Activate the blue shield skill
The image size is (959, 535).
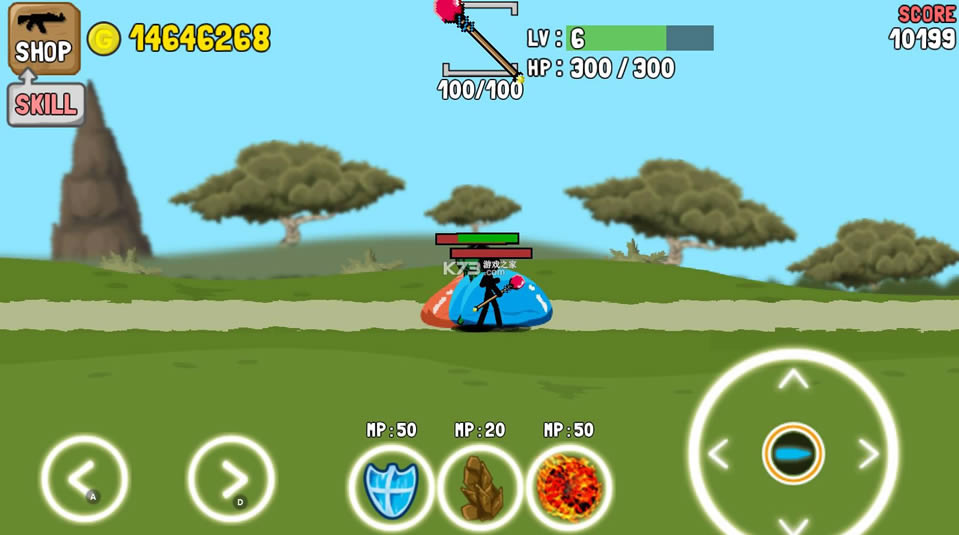[x=391, y=487]
